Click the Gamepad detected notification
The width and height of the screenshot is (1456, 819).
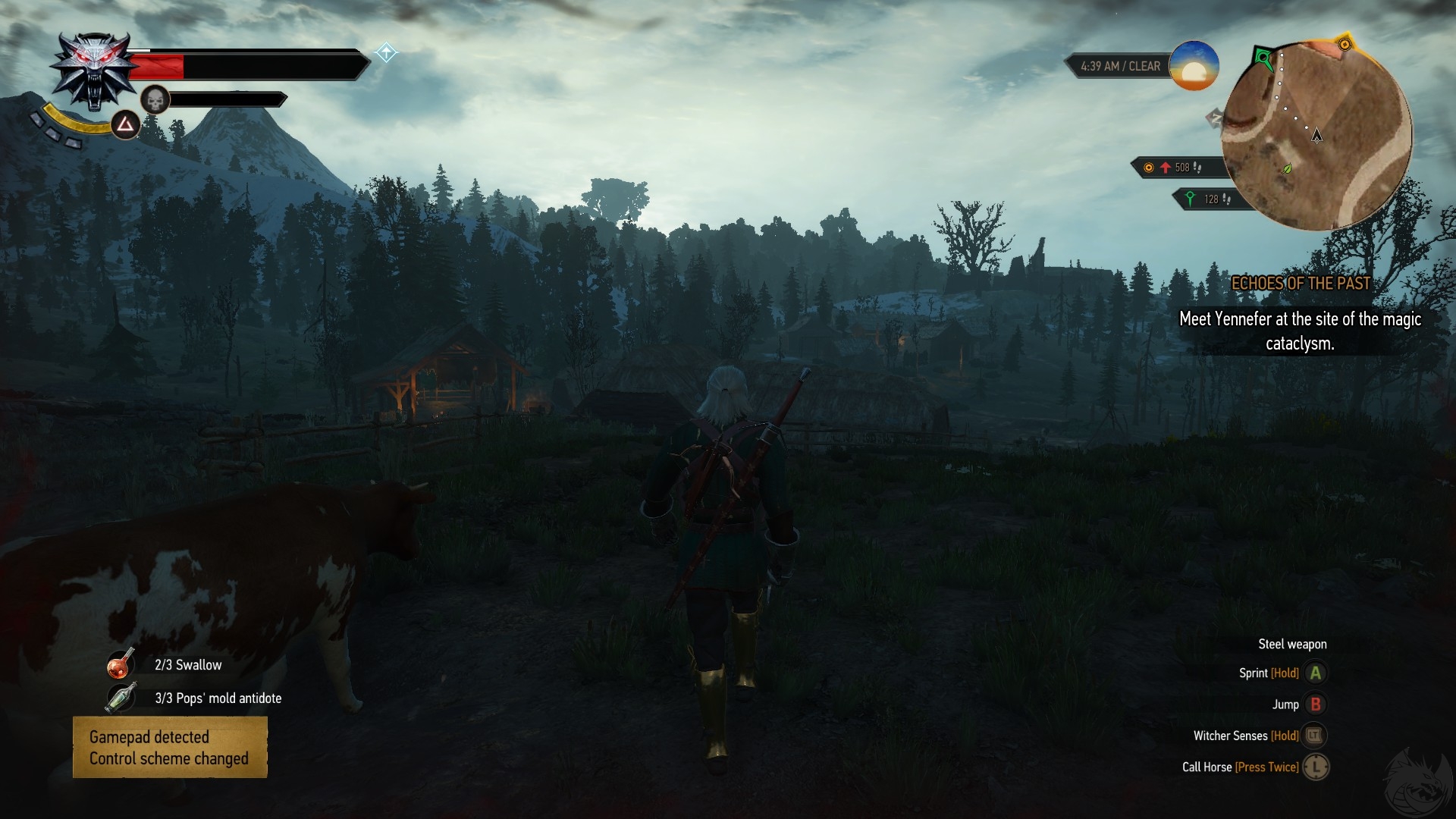point(170,748)
